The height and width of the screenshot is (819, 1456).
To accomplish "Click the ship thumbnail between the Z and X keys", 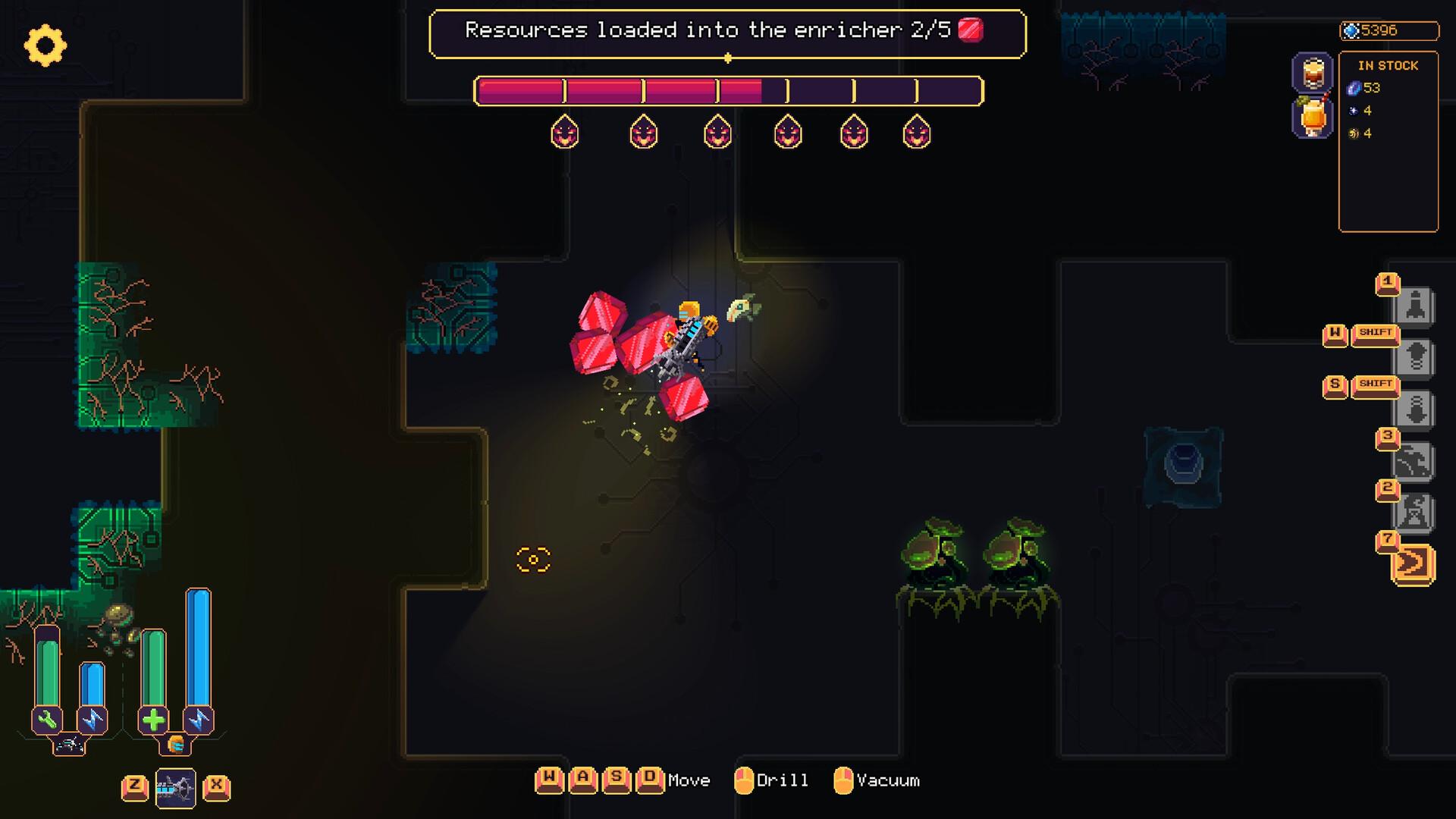I will (x=174, y=787).
